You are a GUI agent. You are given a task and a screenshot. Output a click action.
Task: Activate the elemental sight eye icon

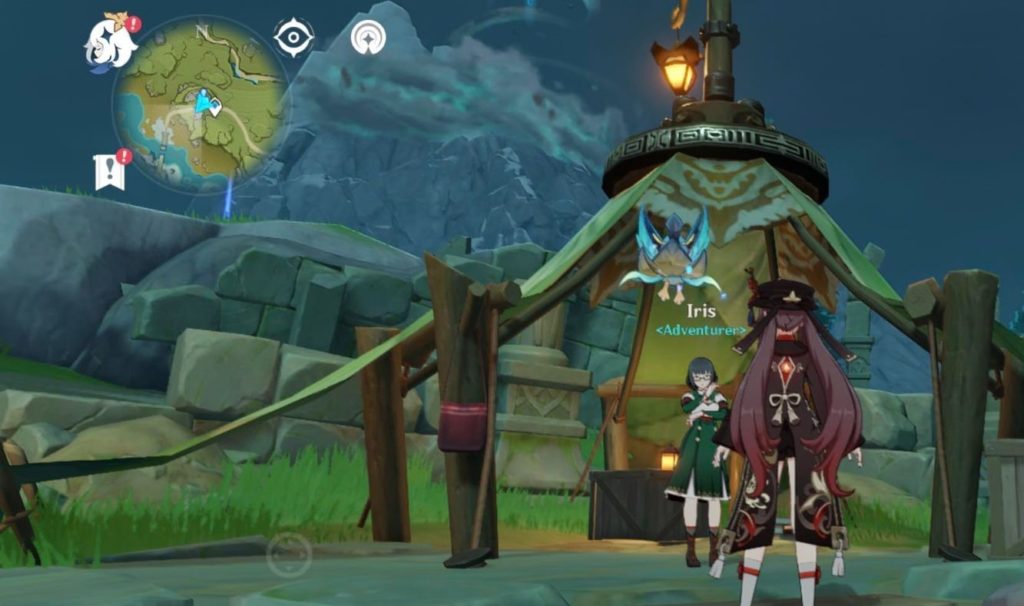293,38
